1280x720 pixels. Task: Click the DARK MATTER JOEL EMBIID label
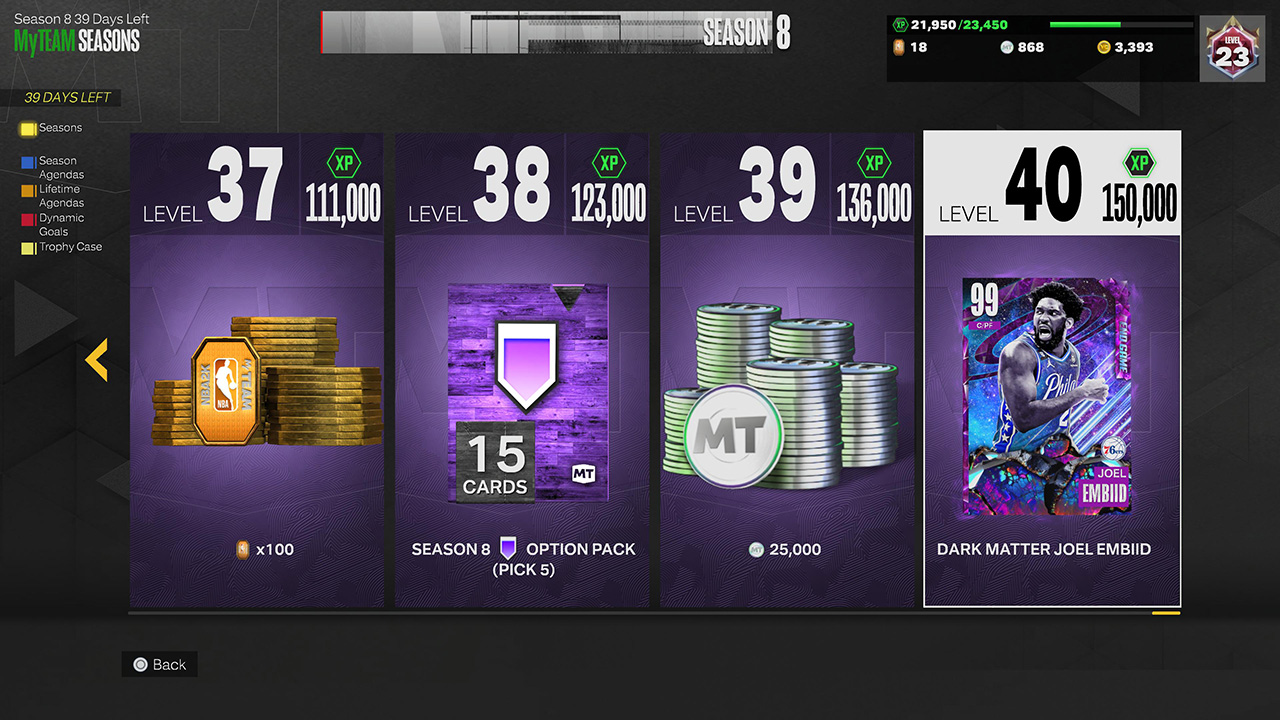click(1043, 549)
